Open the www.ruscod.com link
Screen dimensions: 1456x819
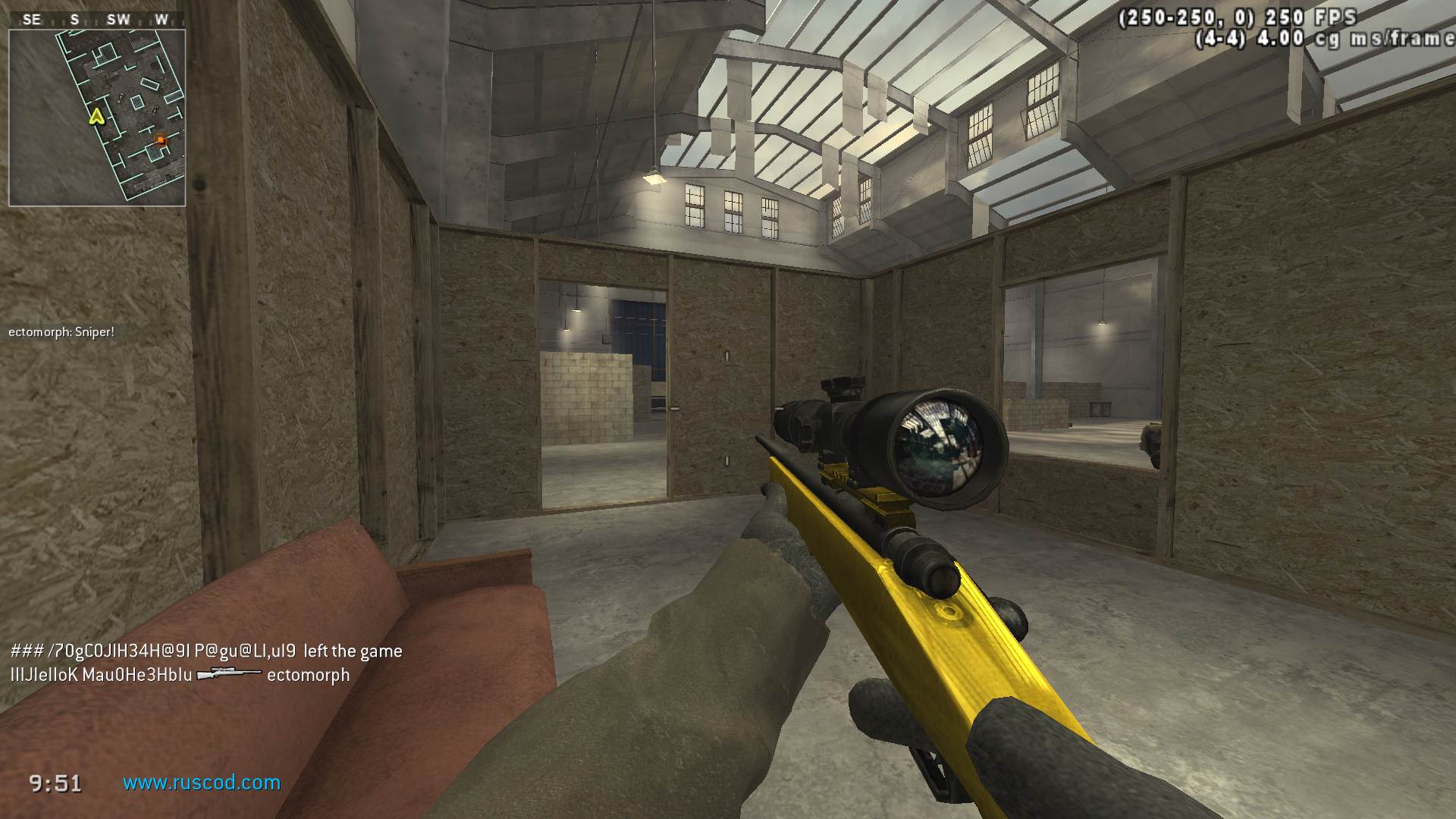pos(202,783)
